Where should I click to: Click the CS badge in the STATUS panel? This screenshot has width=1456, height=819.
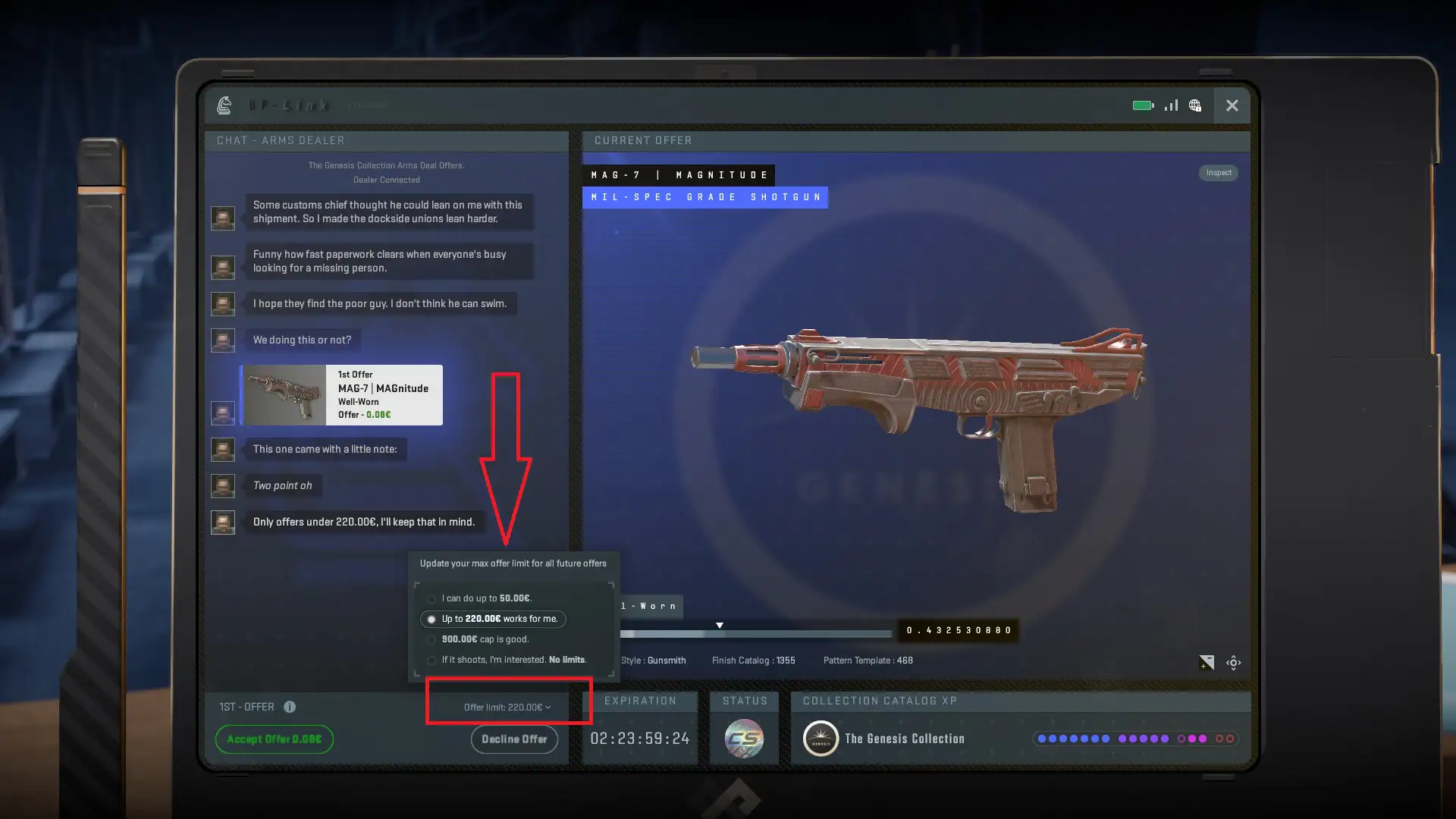pos(744,736)
